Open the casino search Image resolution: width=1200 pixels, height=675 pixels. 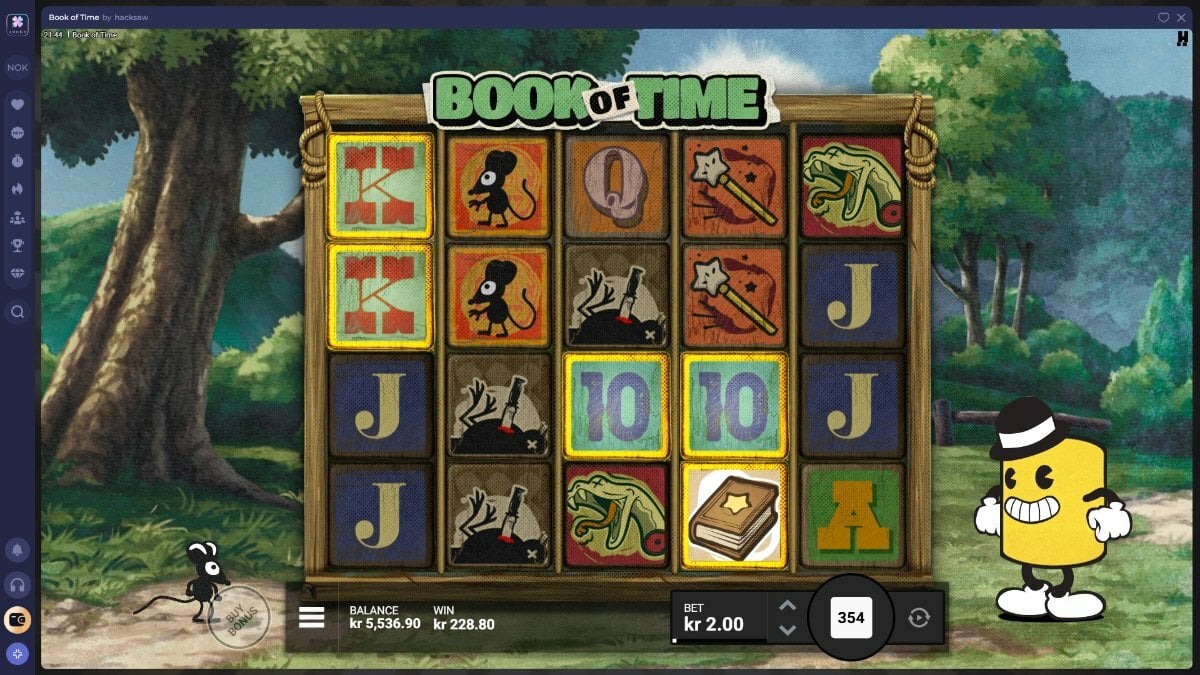[x=17, y=312]
